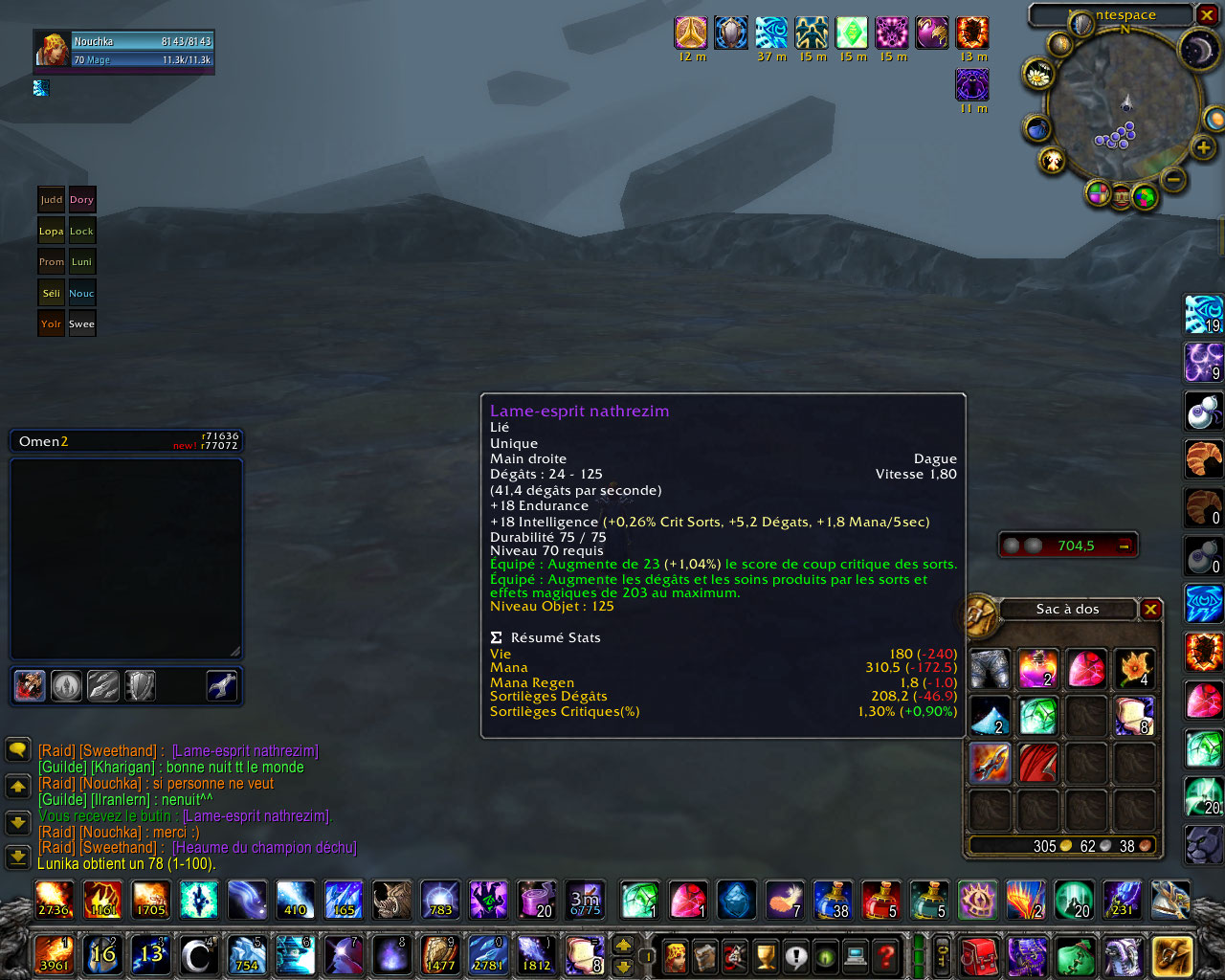Click the daisy flower minimap button
Viewport: 1225px width, 980px height.
(1037, 74)
